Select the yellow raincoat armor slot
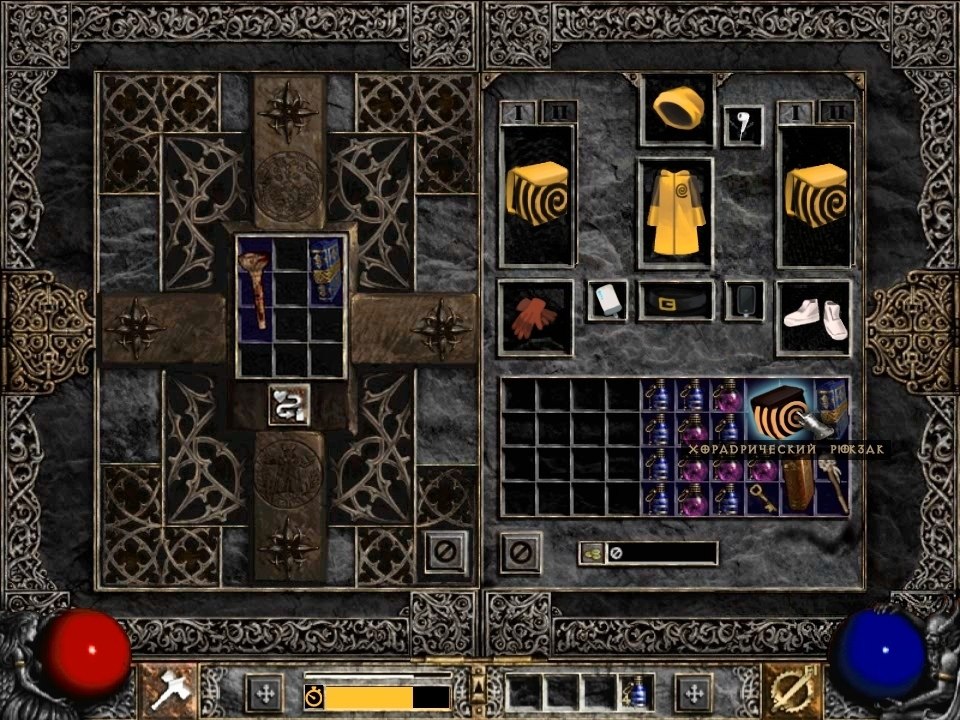 click(676, 211)
